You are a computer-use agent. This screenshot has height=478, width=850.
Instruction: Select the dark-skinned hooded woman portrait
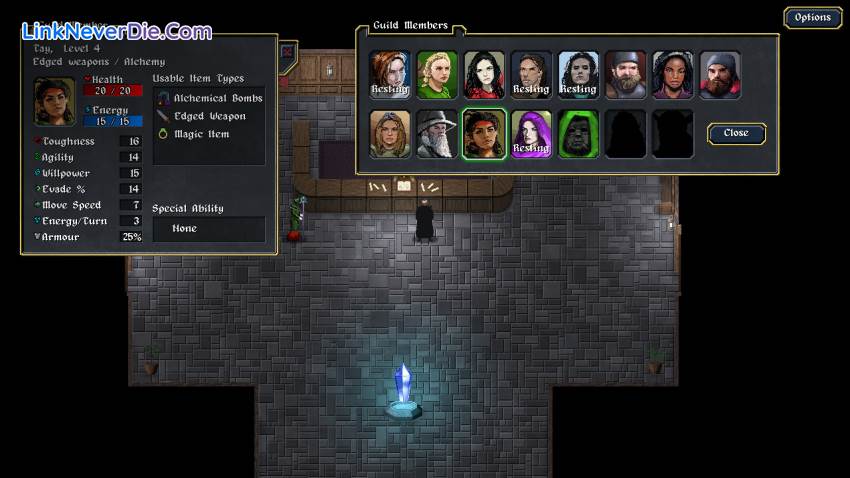673,75
